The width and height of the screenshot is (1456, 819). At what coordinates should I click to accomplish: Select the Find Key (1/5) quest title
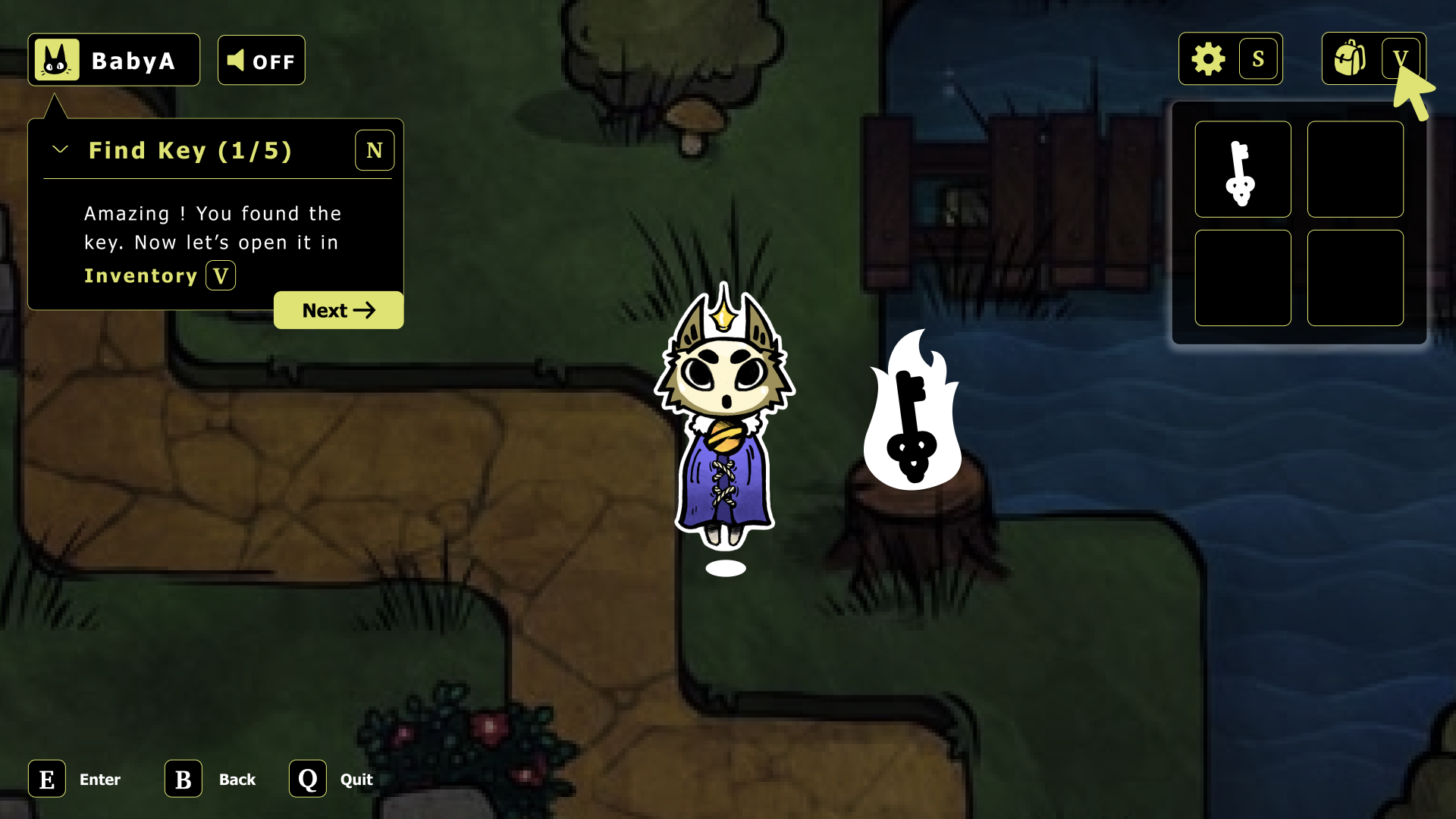(x=190, y=150)
